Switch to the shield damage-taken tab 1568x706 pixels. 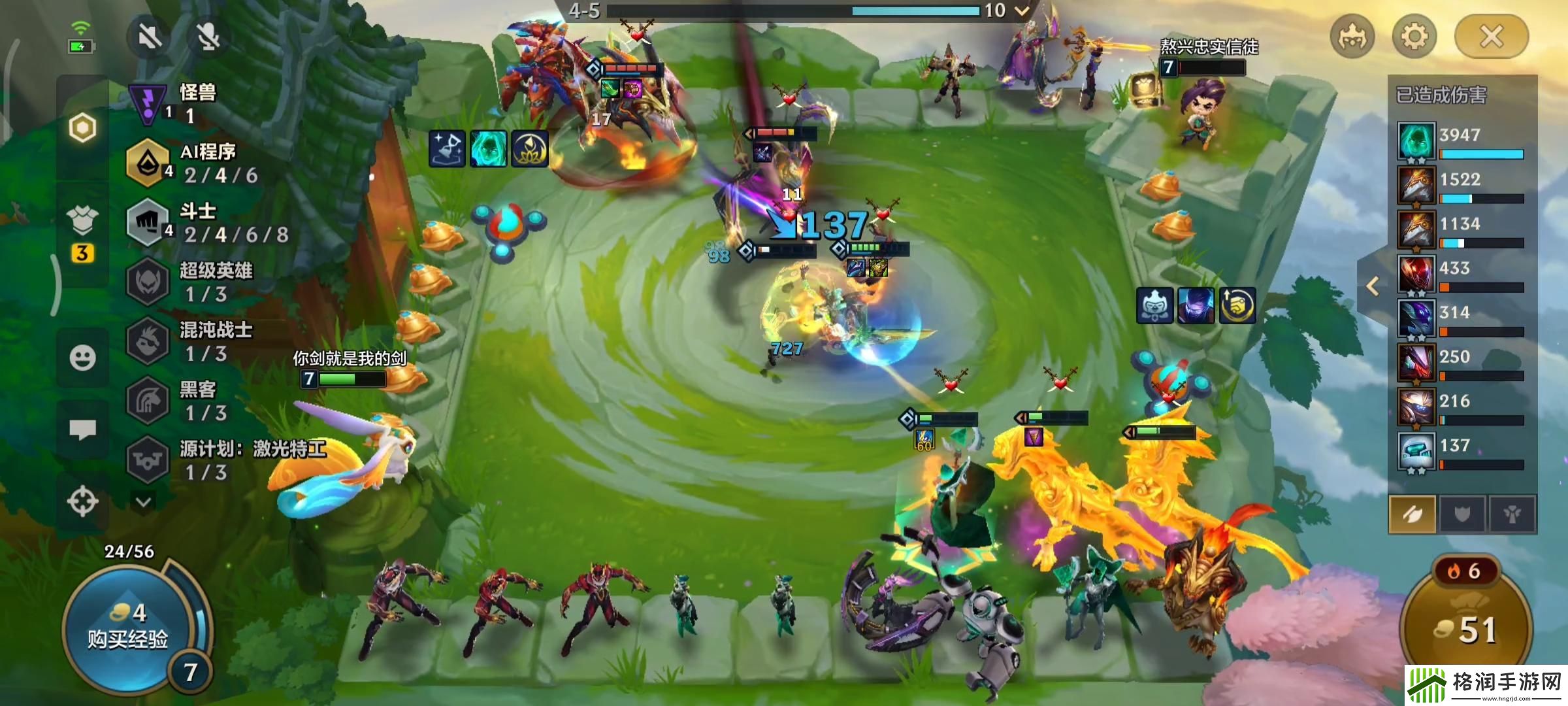(1462, 515)
